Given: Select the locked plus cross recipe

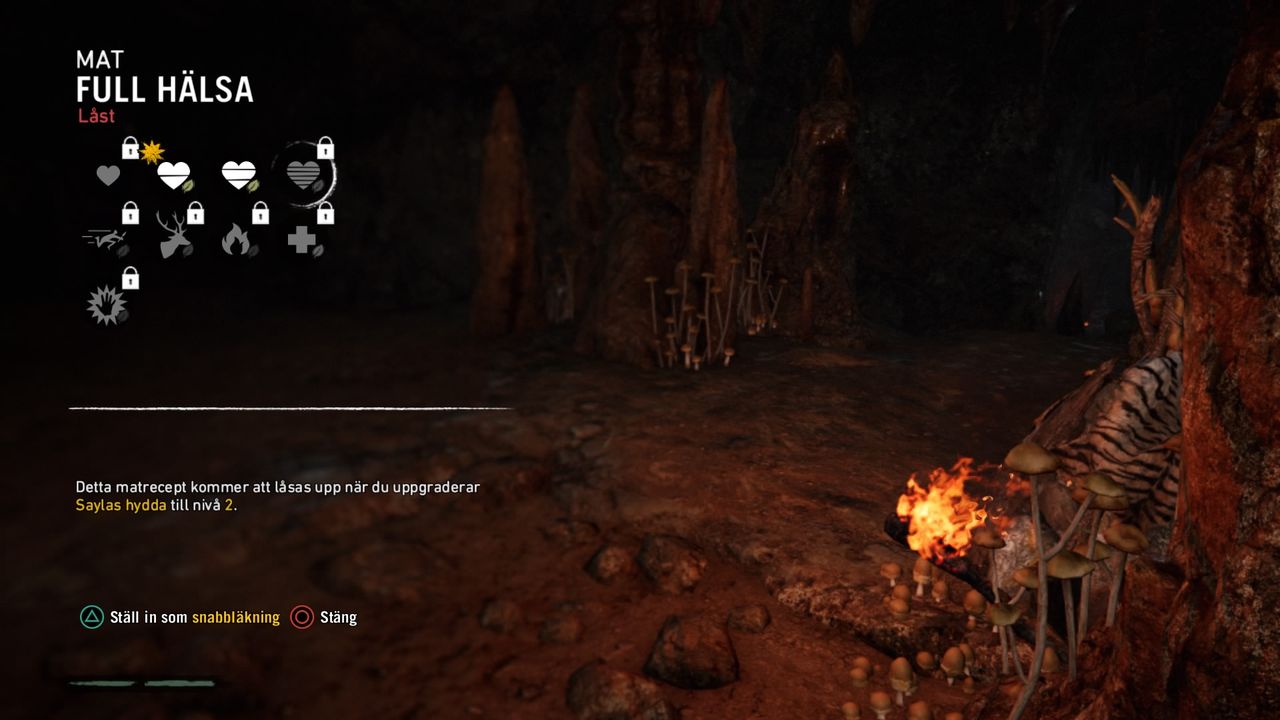Looking at the screenshot, I should pos(302,240).
